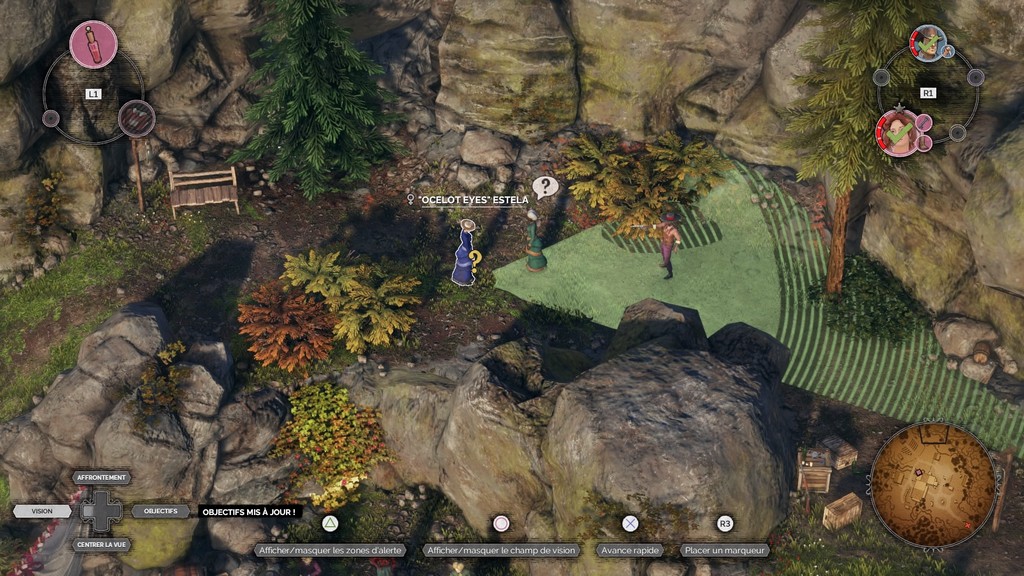Choose the Affrontement option
The width and height of the screenshot is (1024, 576).
coord(102,478)
